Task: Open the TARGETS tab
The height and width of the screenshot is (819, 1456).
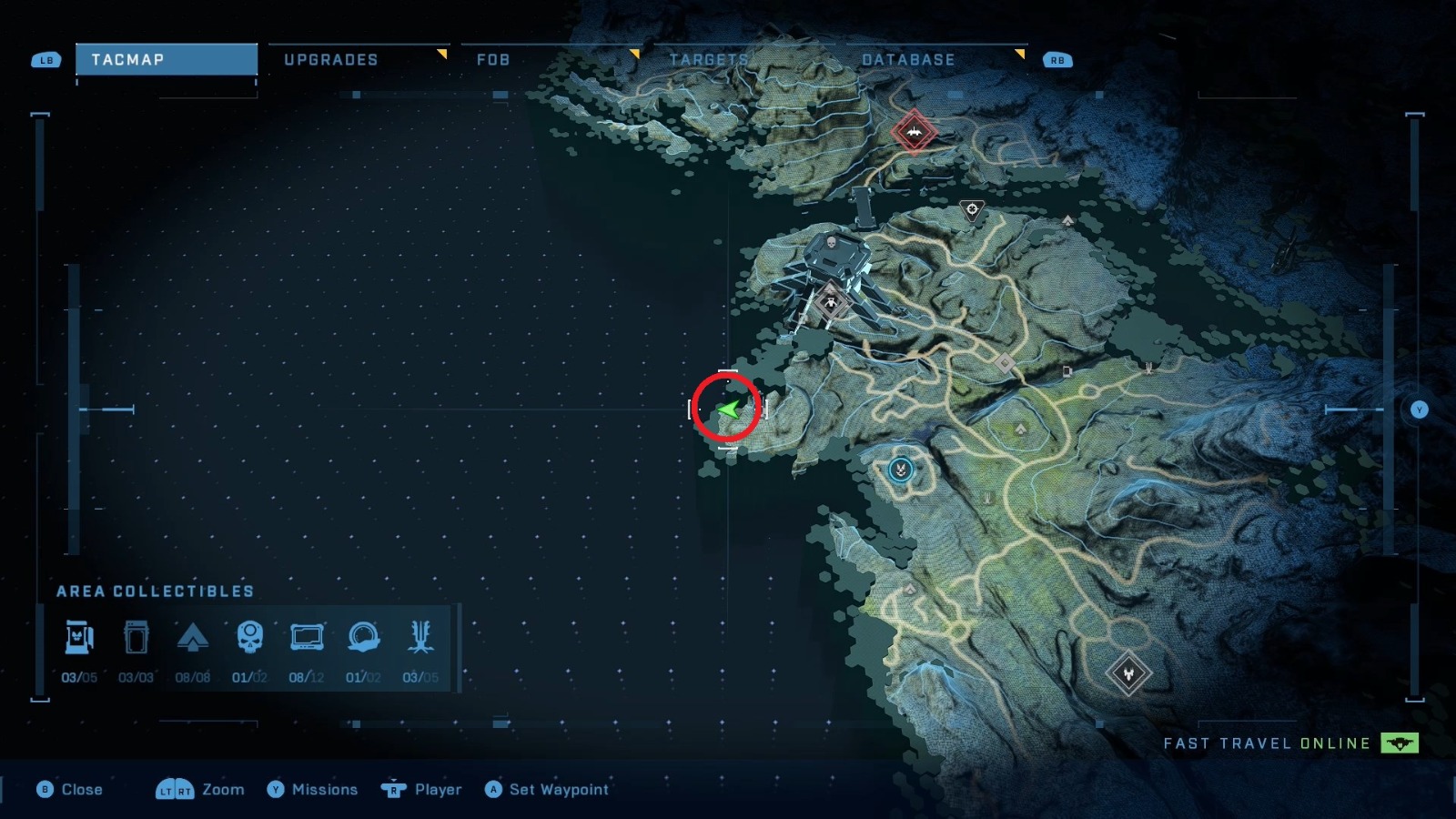Action: tap(709, 60)
